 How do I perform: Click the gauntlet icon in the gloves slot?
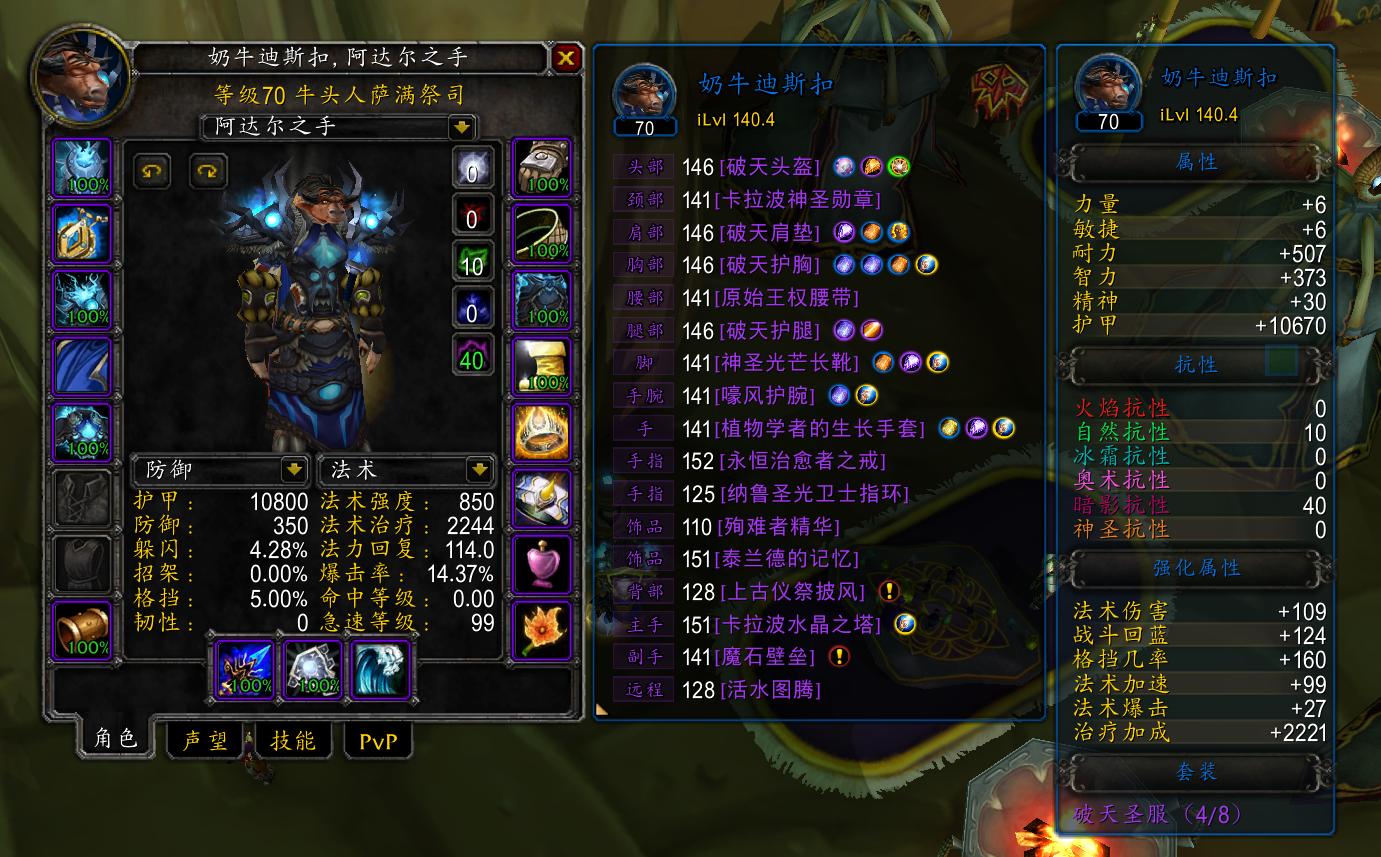[x=541, y=170]
